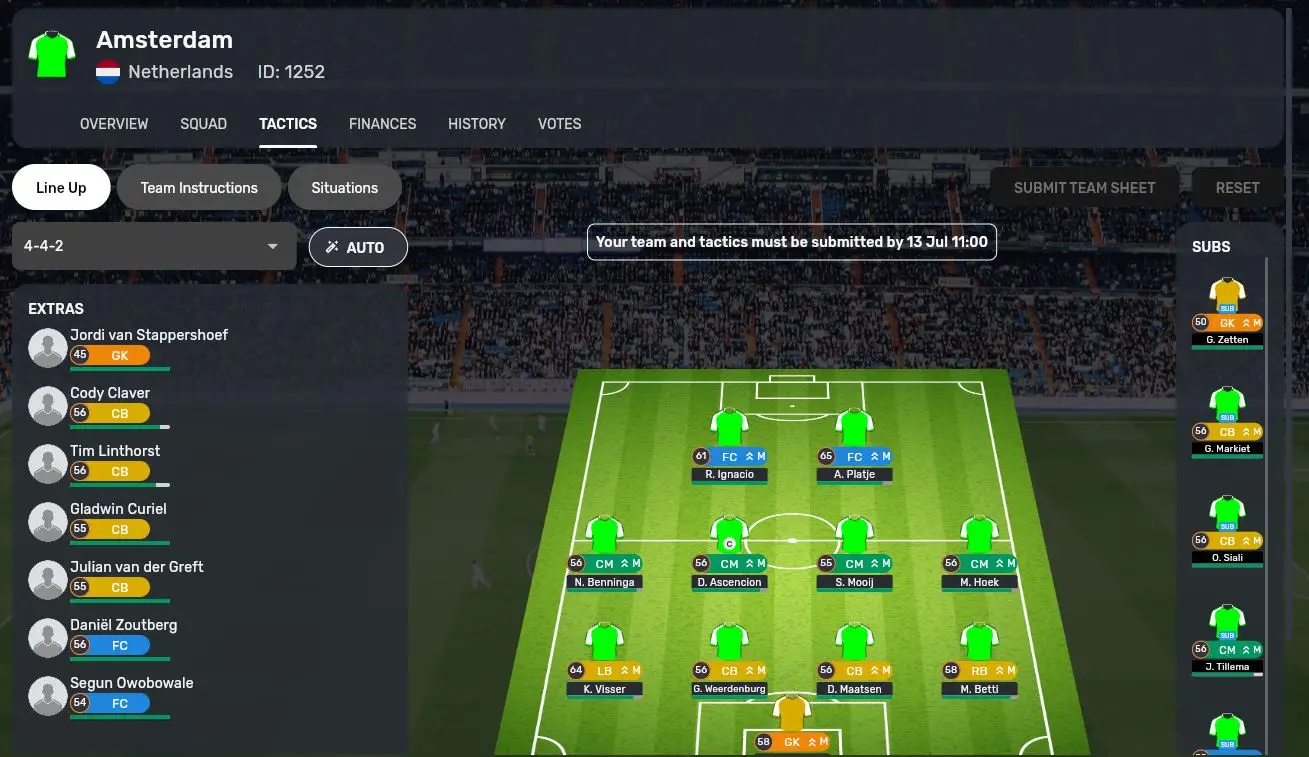Viewport: 1309px width, 757px height.
Task: Click the RESET button
Action: (1237, 187)
